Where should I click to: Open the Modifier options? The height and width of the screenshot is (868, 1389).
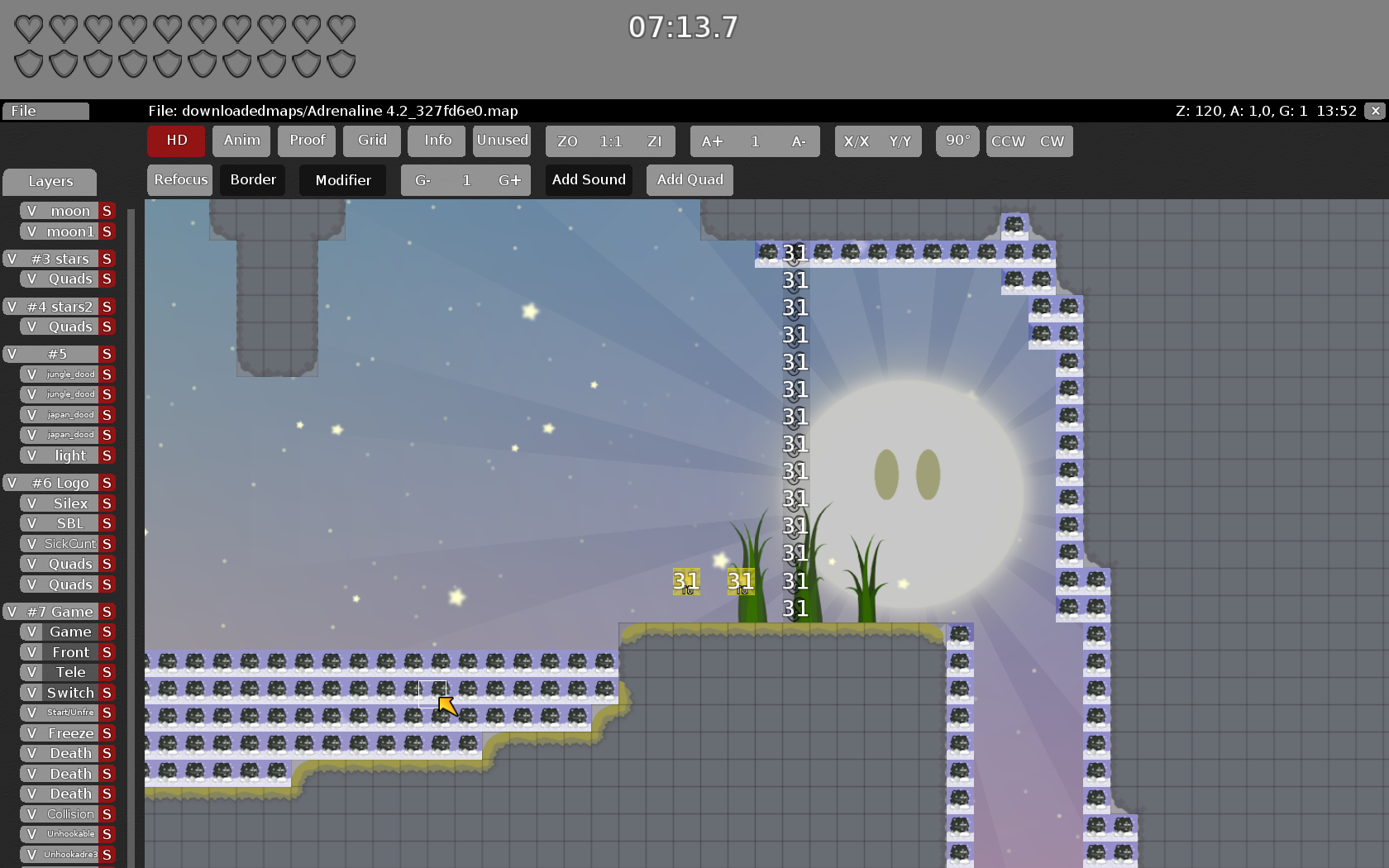tap(343, 180)
